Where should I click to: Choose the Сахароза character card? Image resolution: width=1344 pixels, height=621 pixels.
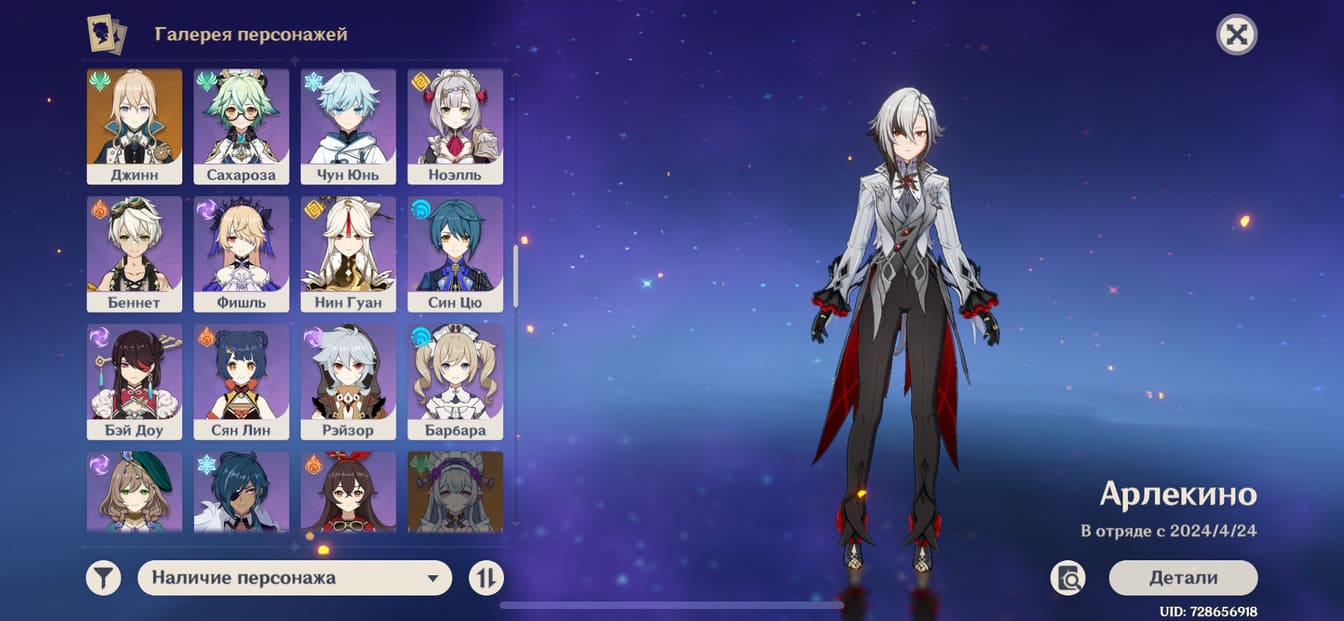point(241,126)
